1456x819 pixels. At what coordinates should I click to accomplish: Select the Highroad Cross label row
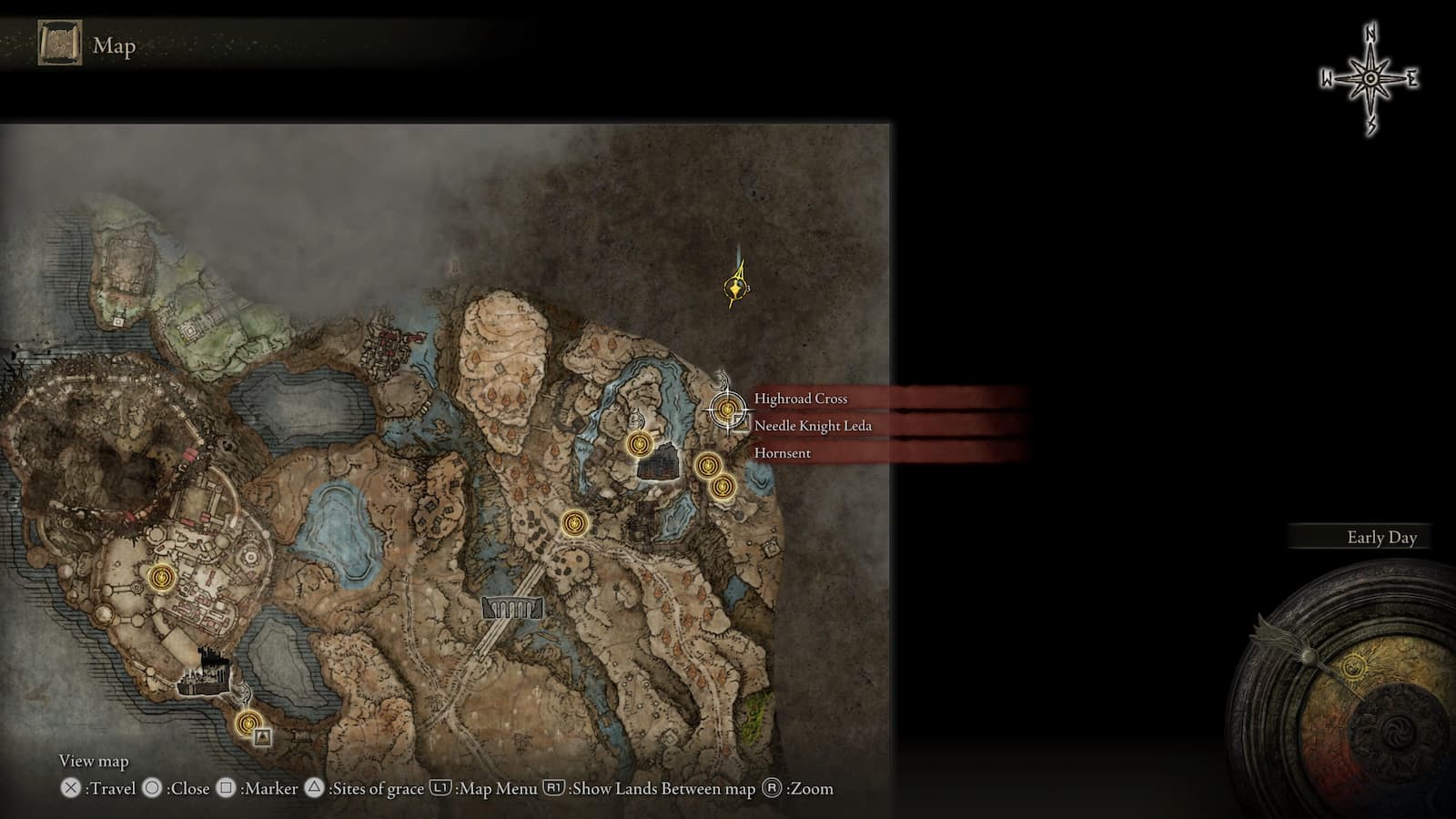801,399
